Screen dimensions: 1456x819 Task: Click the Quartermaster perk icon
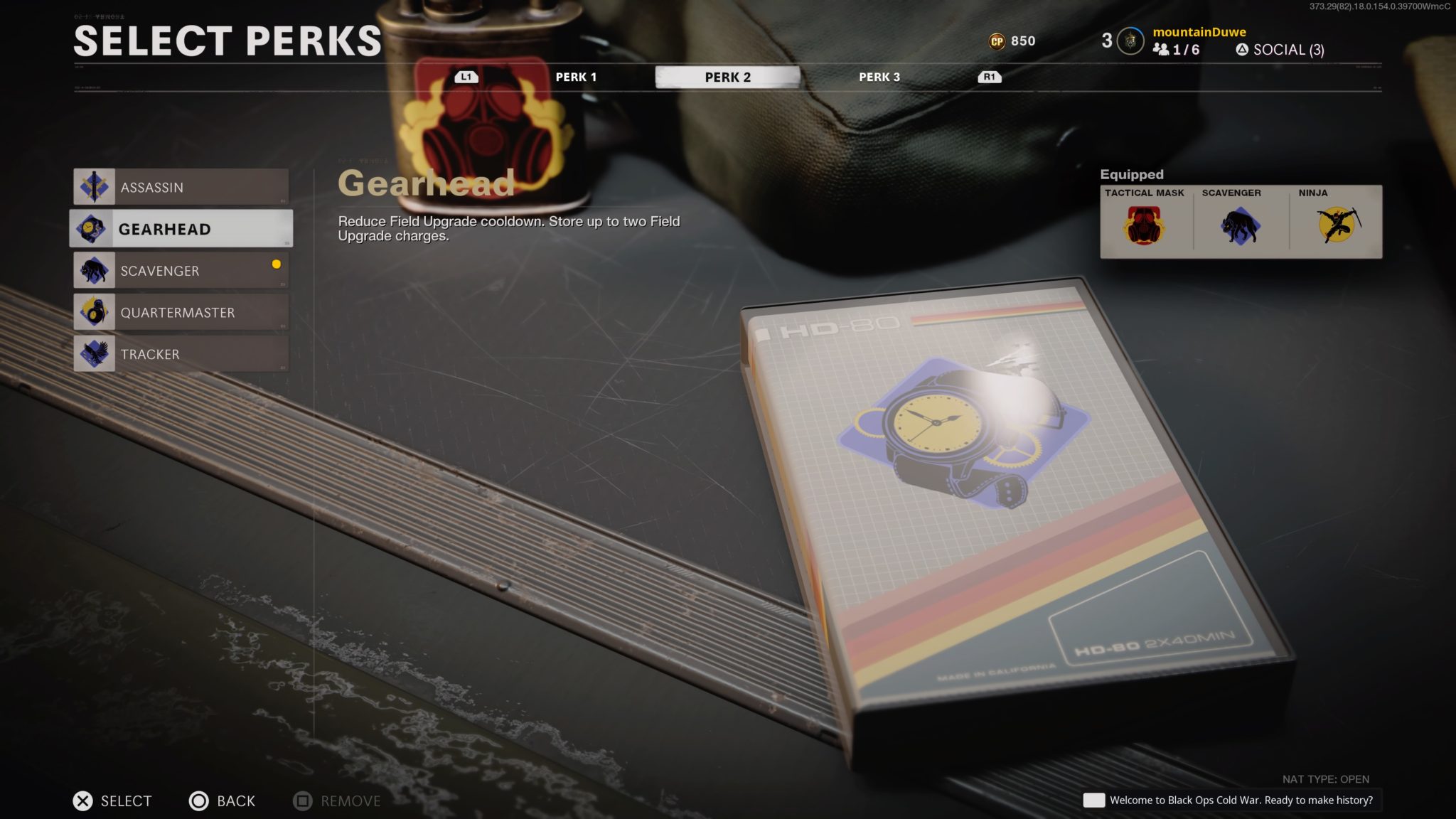(x=95, y=312)
